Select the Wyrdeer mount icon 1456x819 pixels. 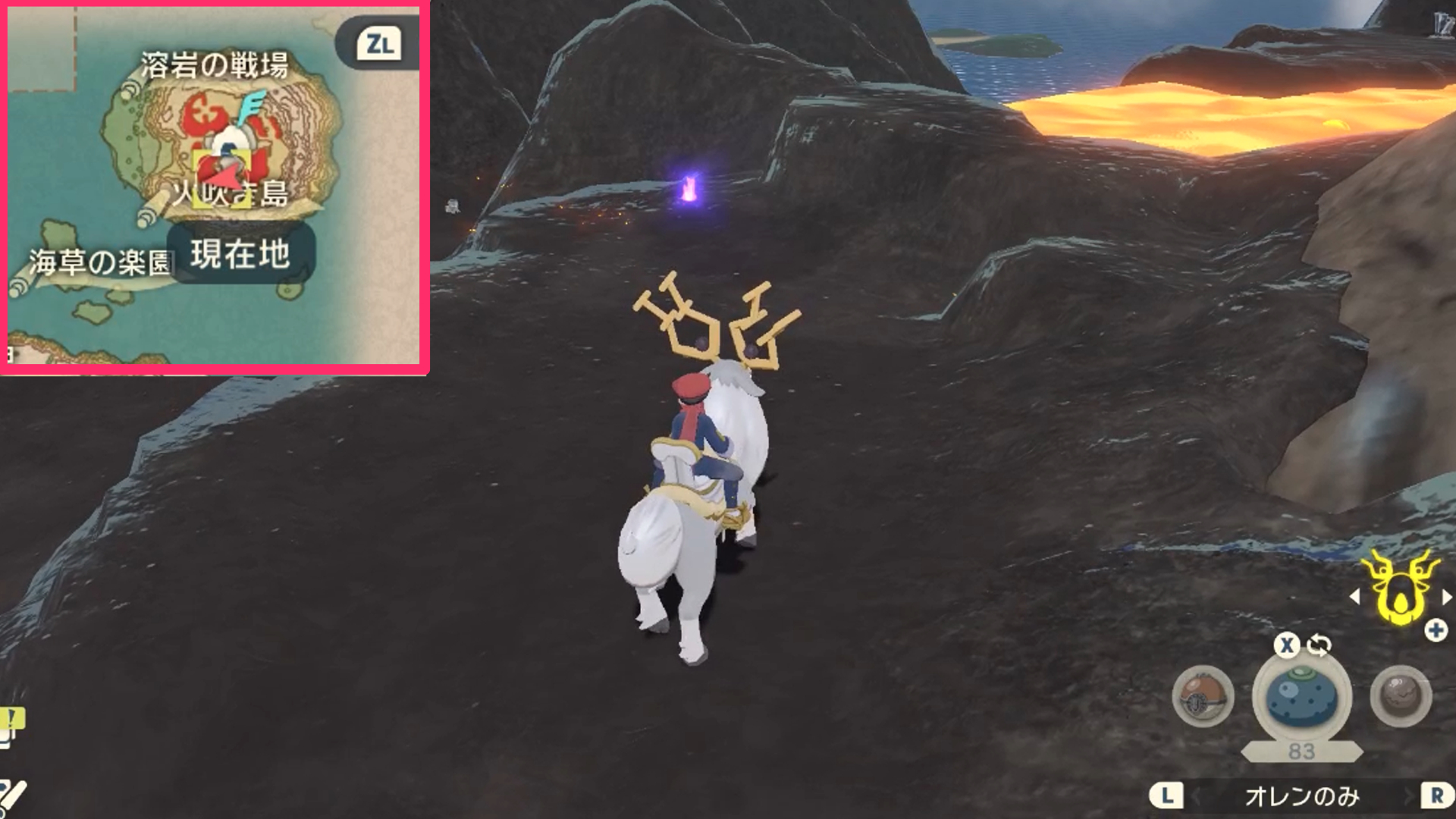pos(1399,588)
